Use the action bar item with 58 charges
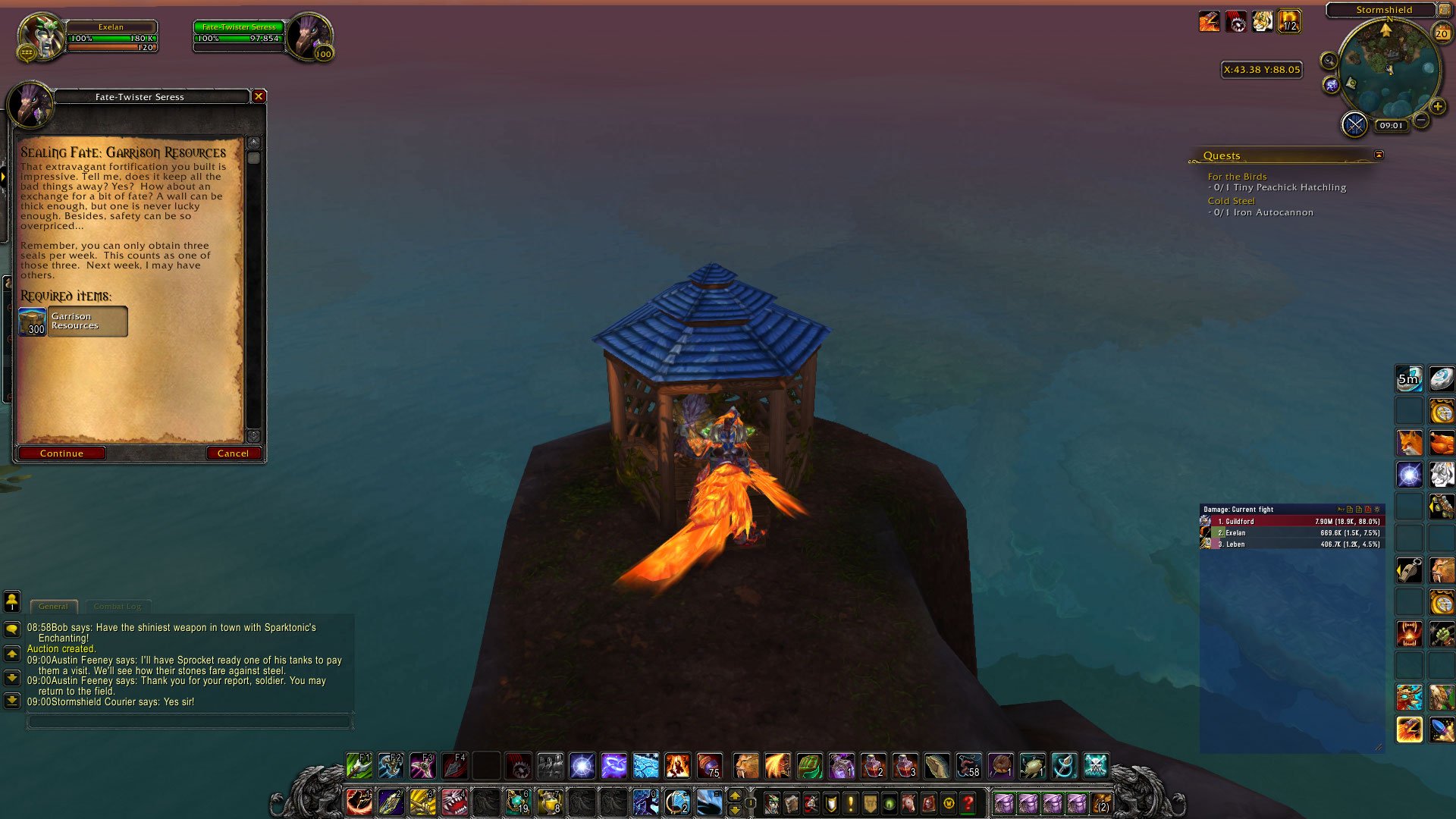The height and width of the screenshot is (819, 1456). pos(968,766)
